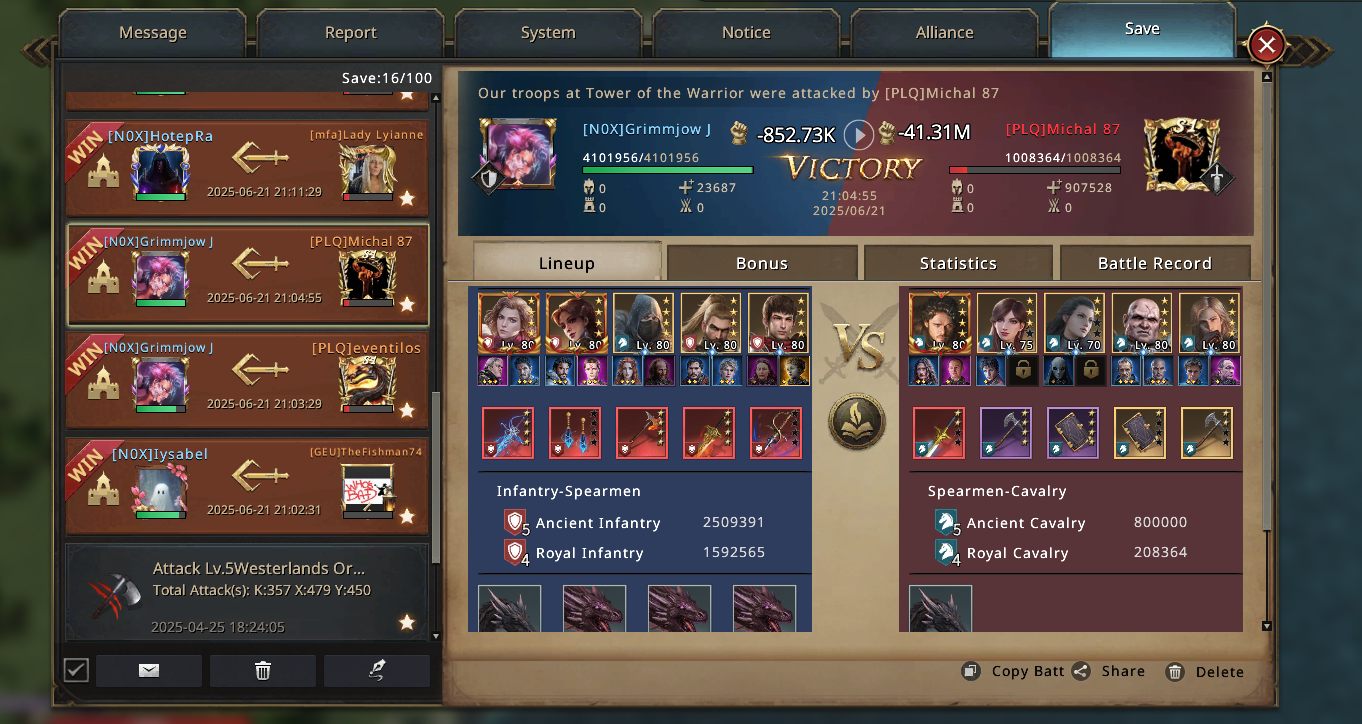1362x724 pixels.
Task: Click the envelope mark-read button
Action: coord(149,671)
